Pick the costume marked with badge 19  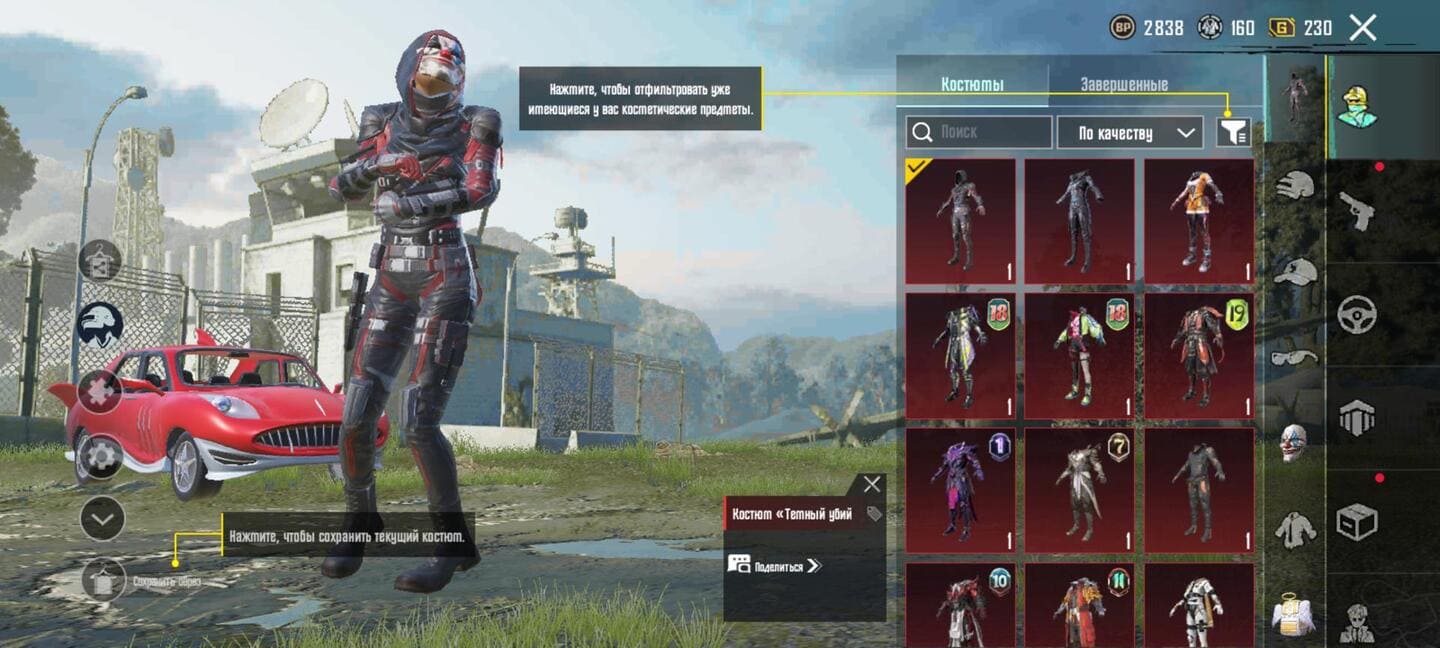tap(1199, 356)
